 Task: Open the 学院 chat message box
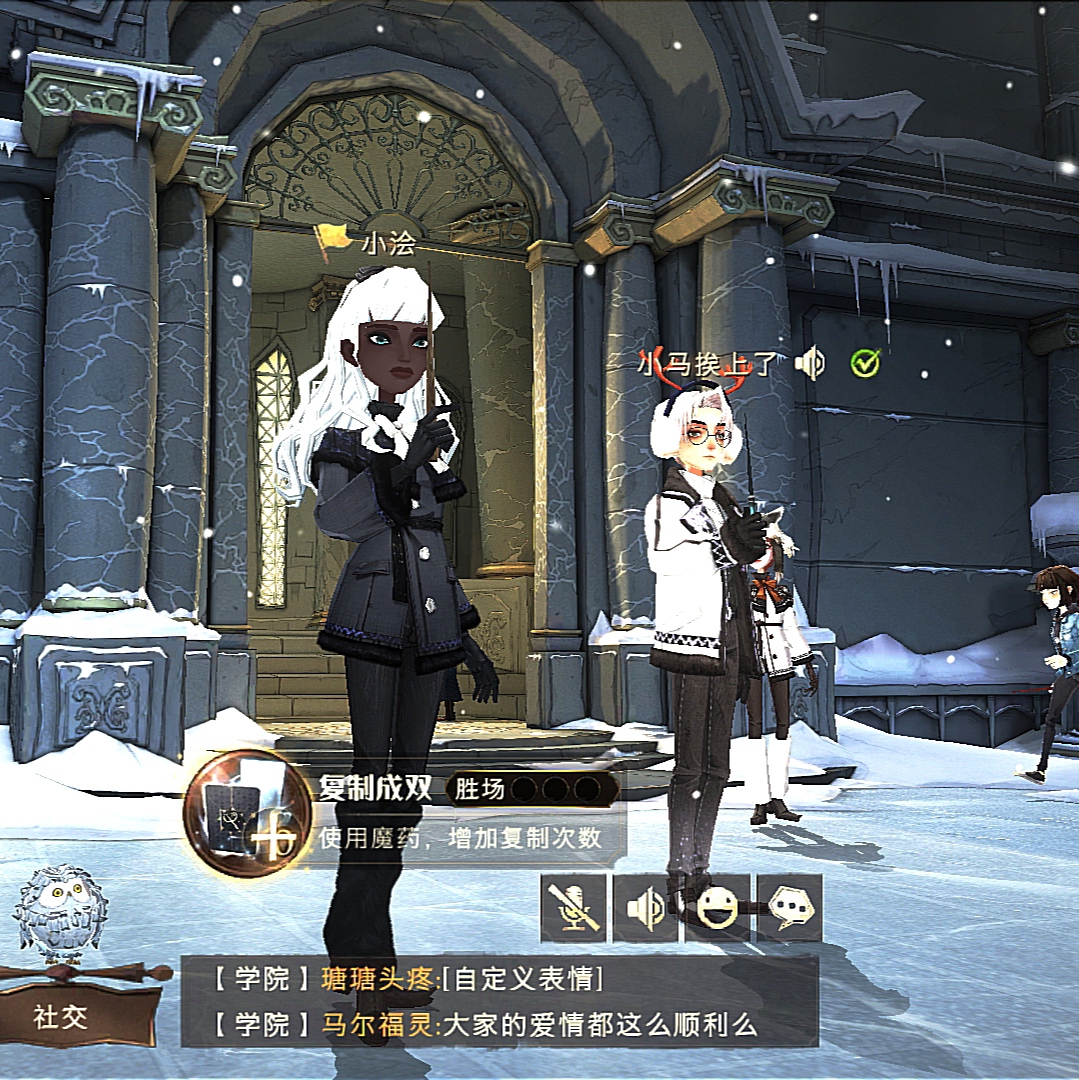(x=498, y=1001)
